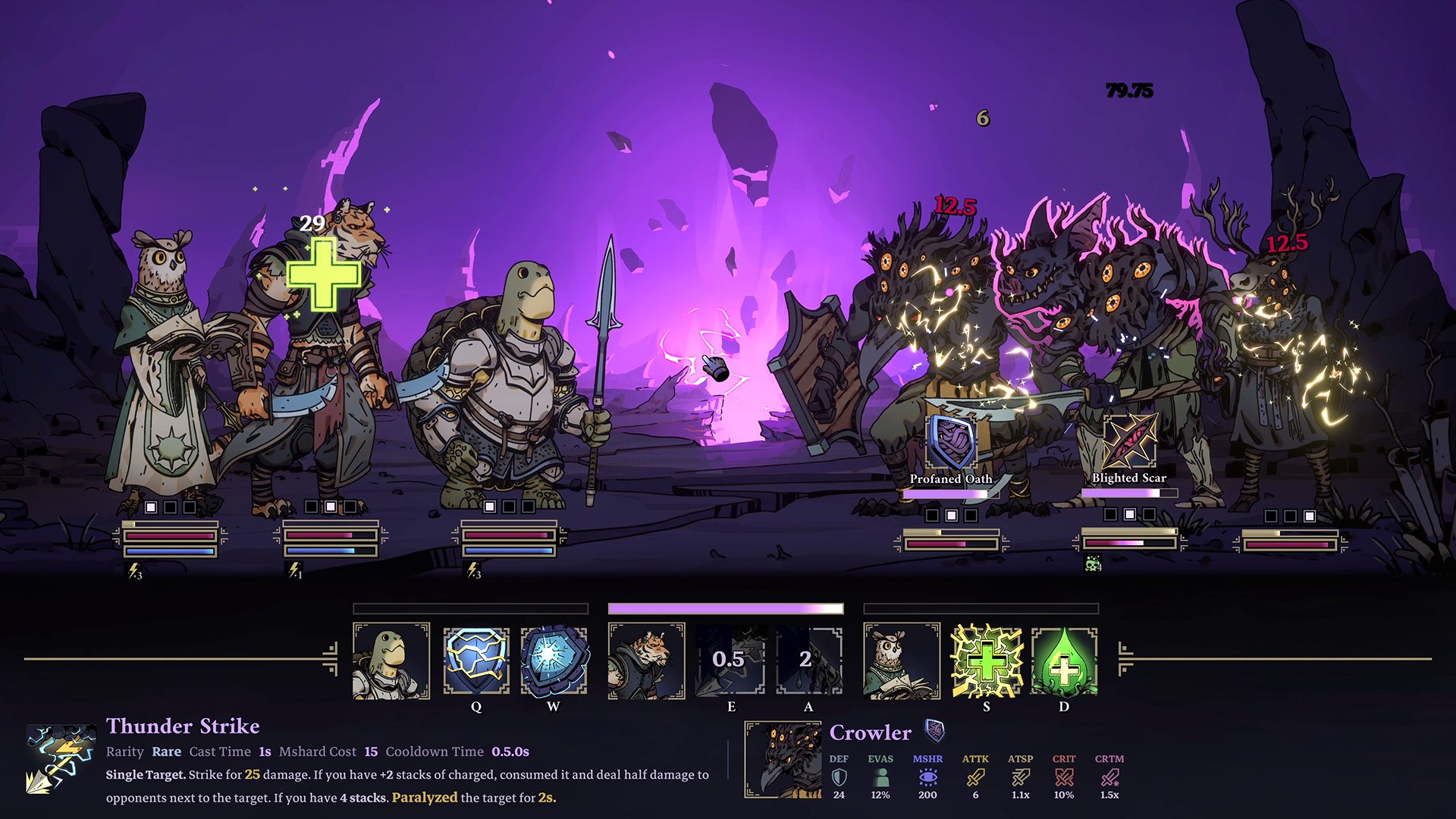Cast the electric green cross heal
This screenshot has height=819, width=1456.
point(987,661)
